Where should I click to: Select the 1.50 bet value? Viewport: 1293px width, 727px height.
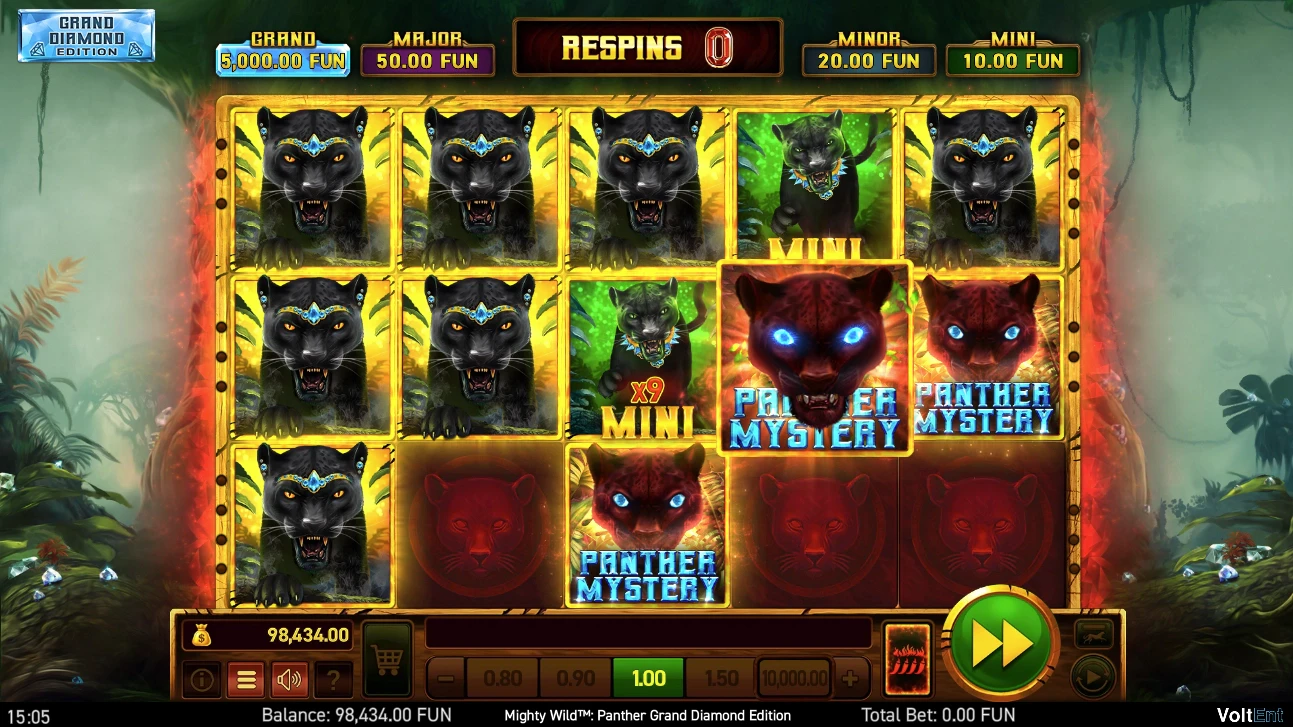pyautogui.click(x=721, y=679)
